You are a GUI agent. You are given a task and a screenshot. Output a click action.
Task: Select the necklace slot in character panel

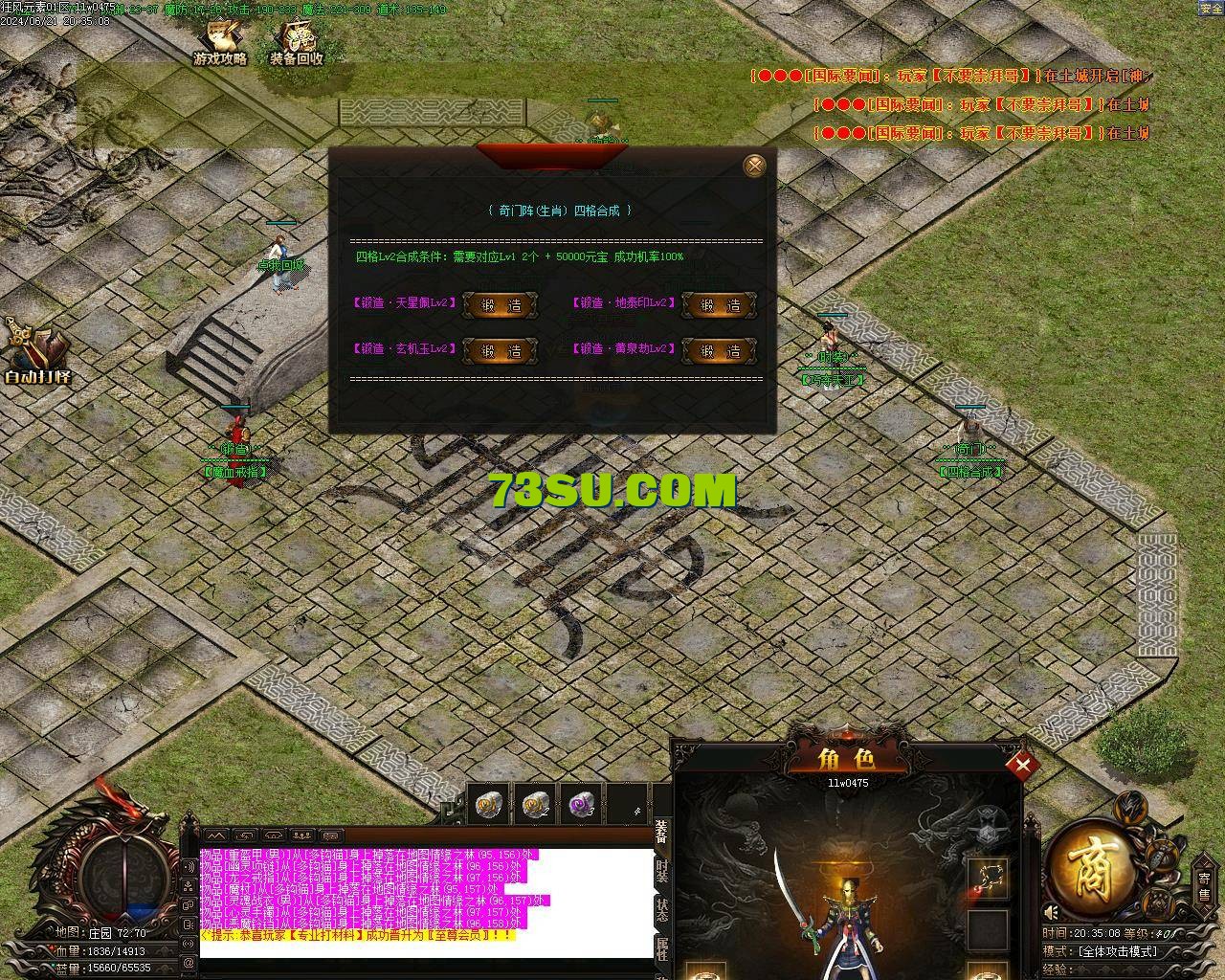(x=987, y=878)
